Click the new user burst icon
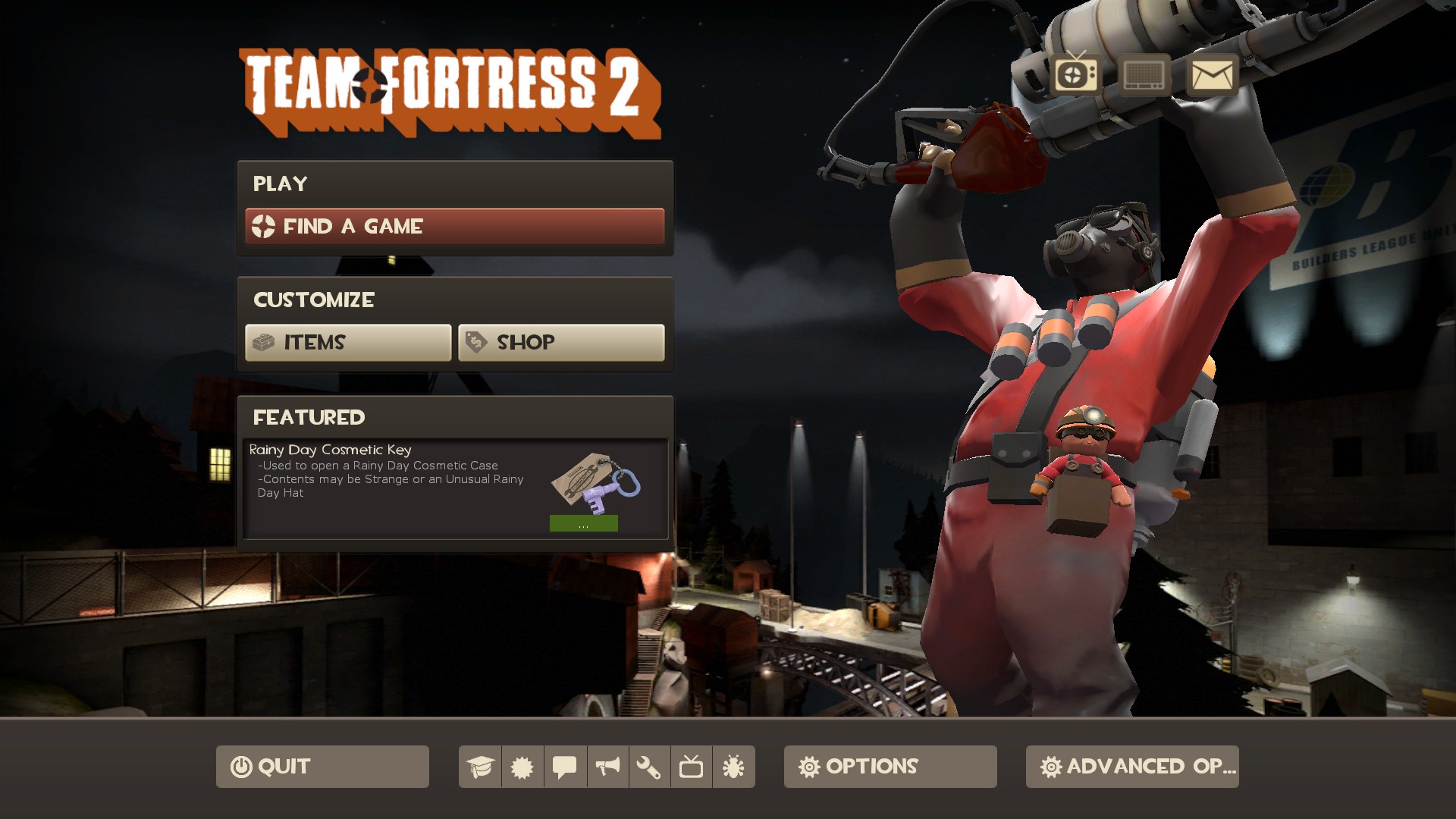This screenshot has width=1456, height=819. [524, 767]
